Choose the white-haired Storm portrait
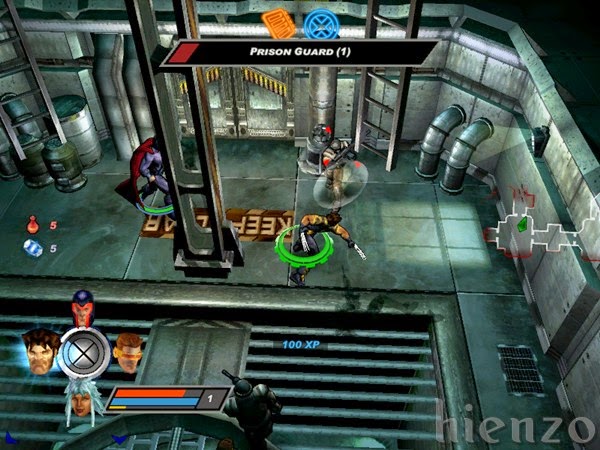This screenshot has height=450, width=600. pyautogui.click(x=80, y=401)
